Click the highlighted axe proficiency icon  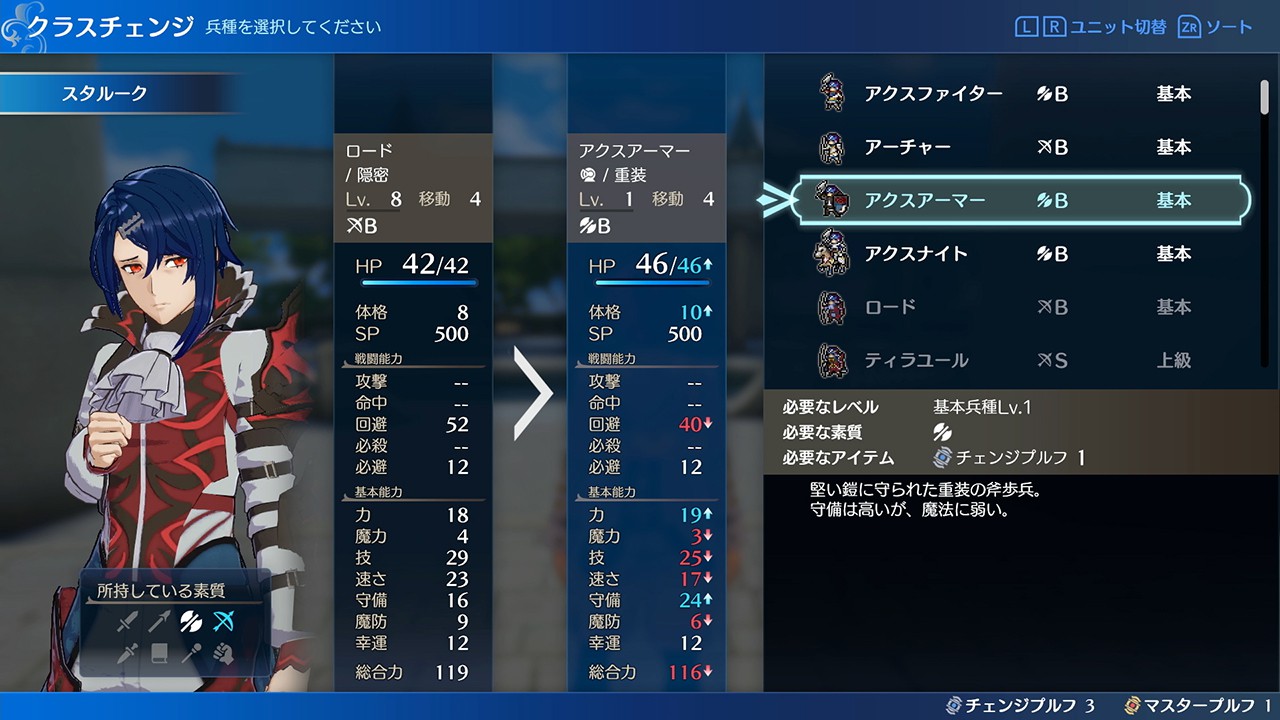(x=191, y=622)
